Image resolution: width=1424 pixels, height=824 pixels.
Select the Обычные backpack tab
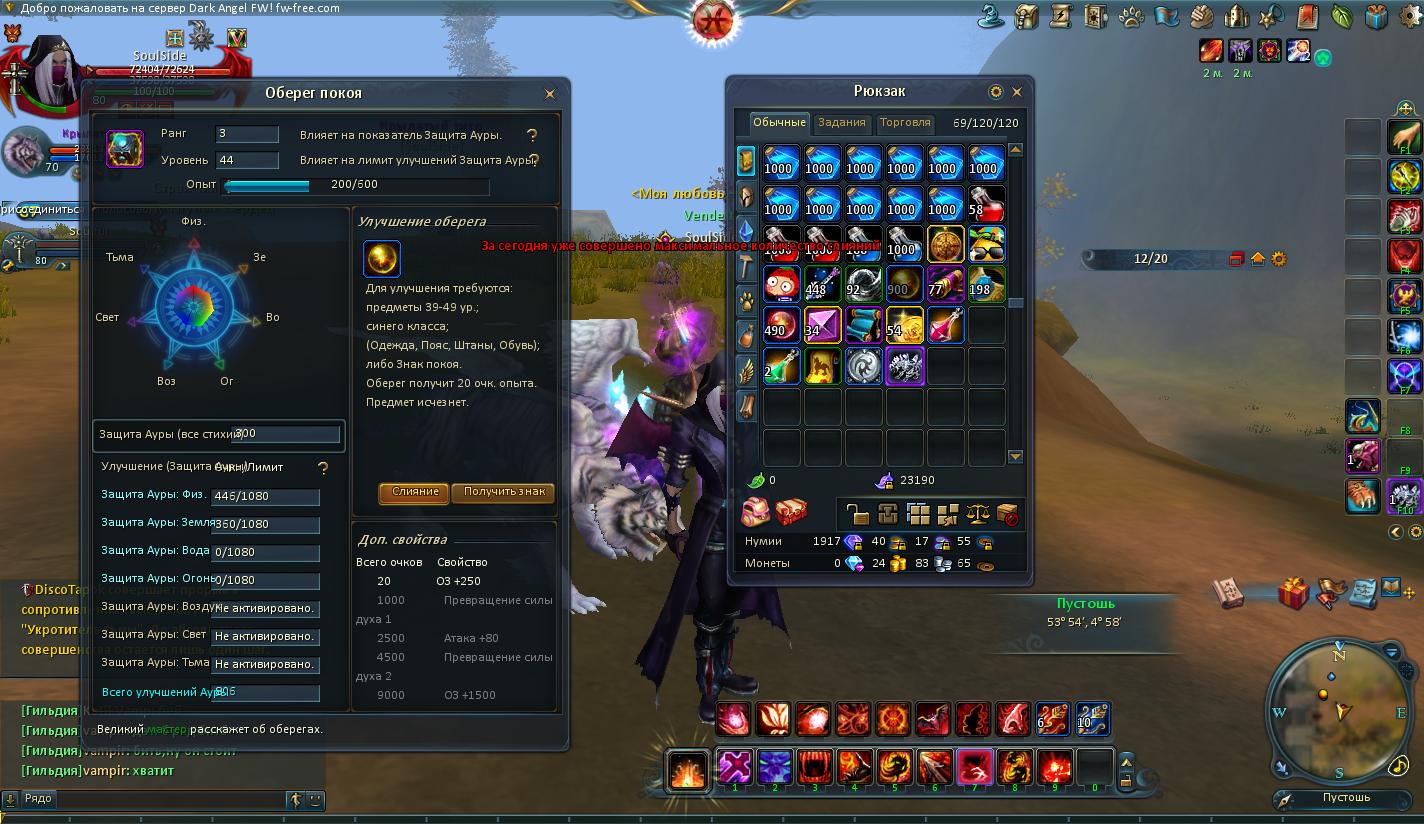(x=779, y=123)
